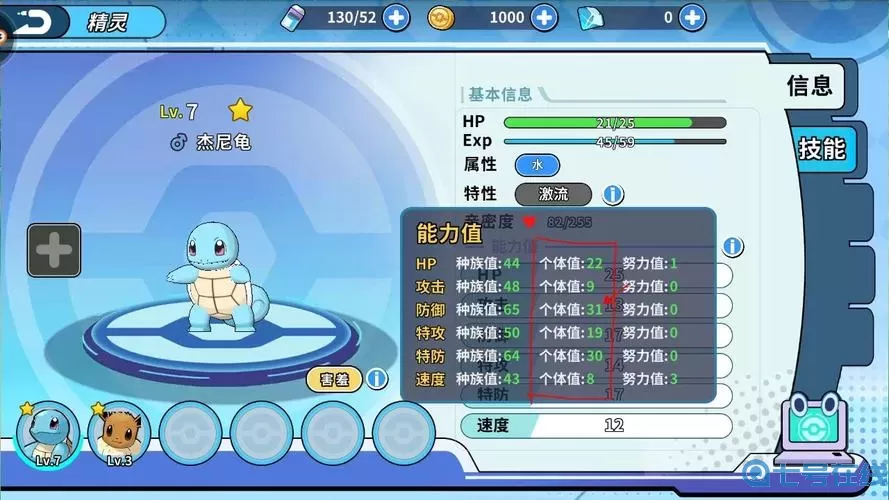This screenshot has width=889, height=500.
Task: Select the Lv.7 Squirtle party slot
Action: point(47,434)
